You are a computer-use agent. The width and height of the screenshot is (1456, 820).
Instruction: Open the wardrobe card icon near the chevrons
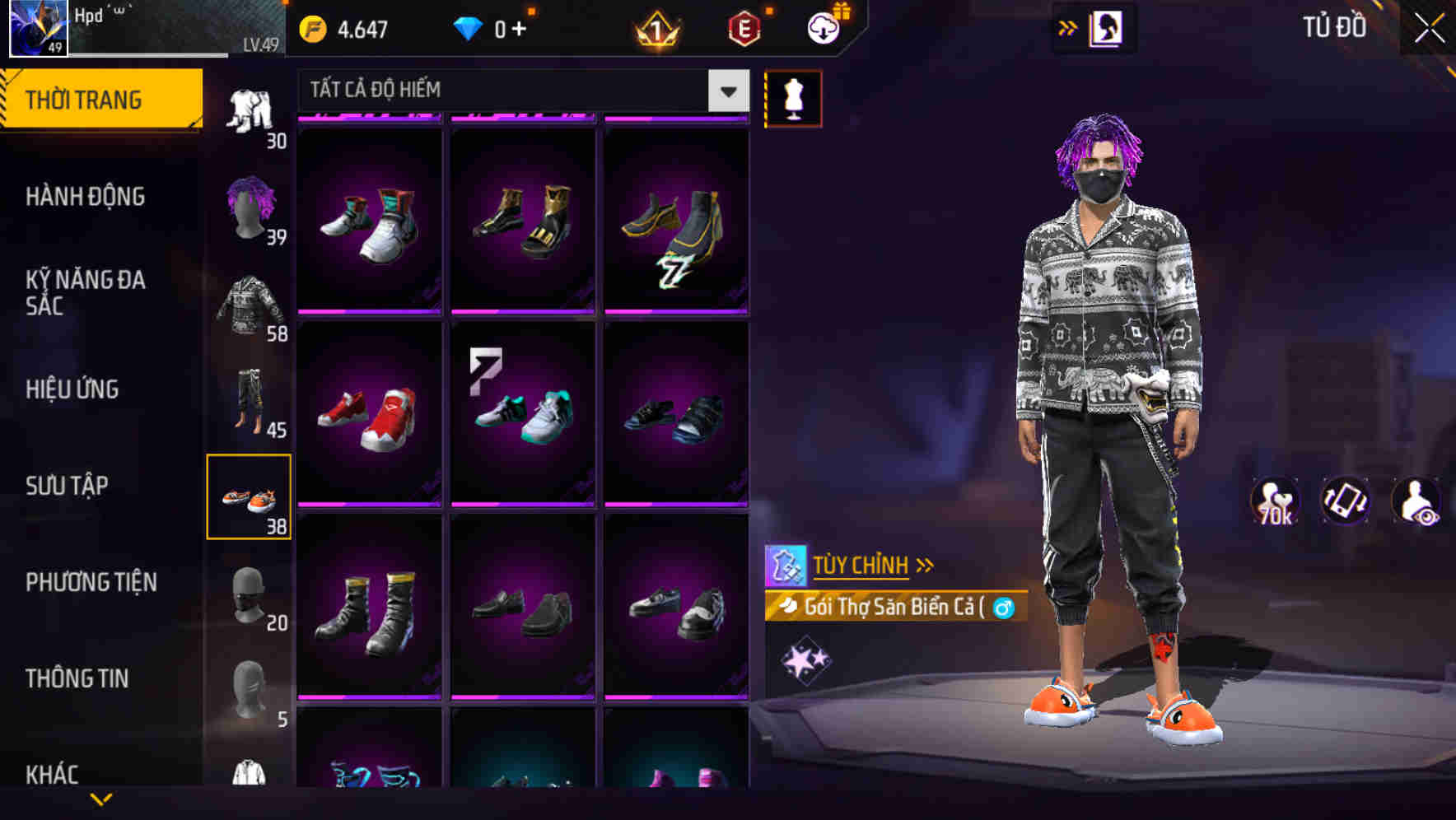pos(1107,27)
